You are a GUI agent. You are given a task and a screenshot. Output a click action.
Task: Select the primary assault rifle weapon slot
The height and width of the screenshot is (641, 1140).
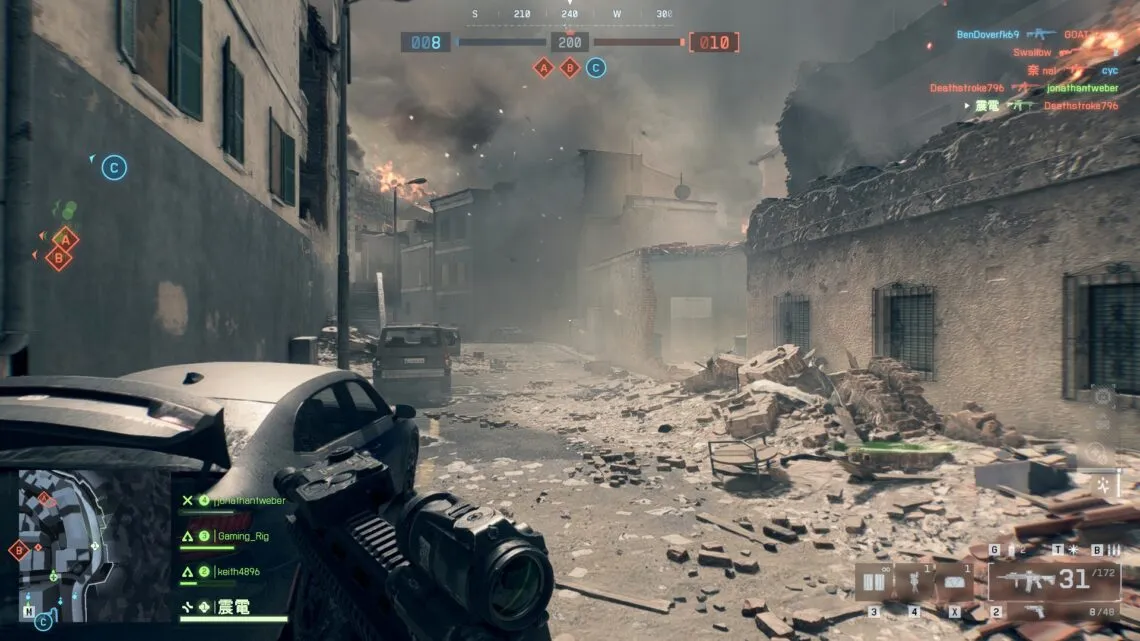tap(1054, 579)
